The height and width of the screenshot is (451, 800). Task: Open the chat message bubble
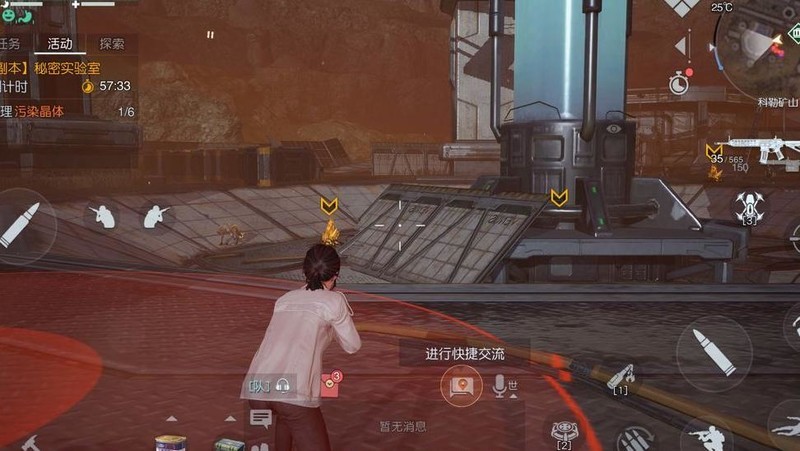click(261, 418)
